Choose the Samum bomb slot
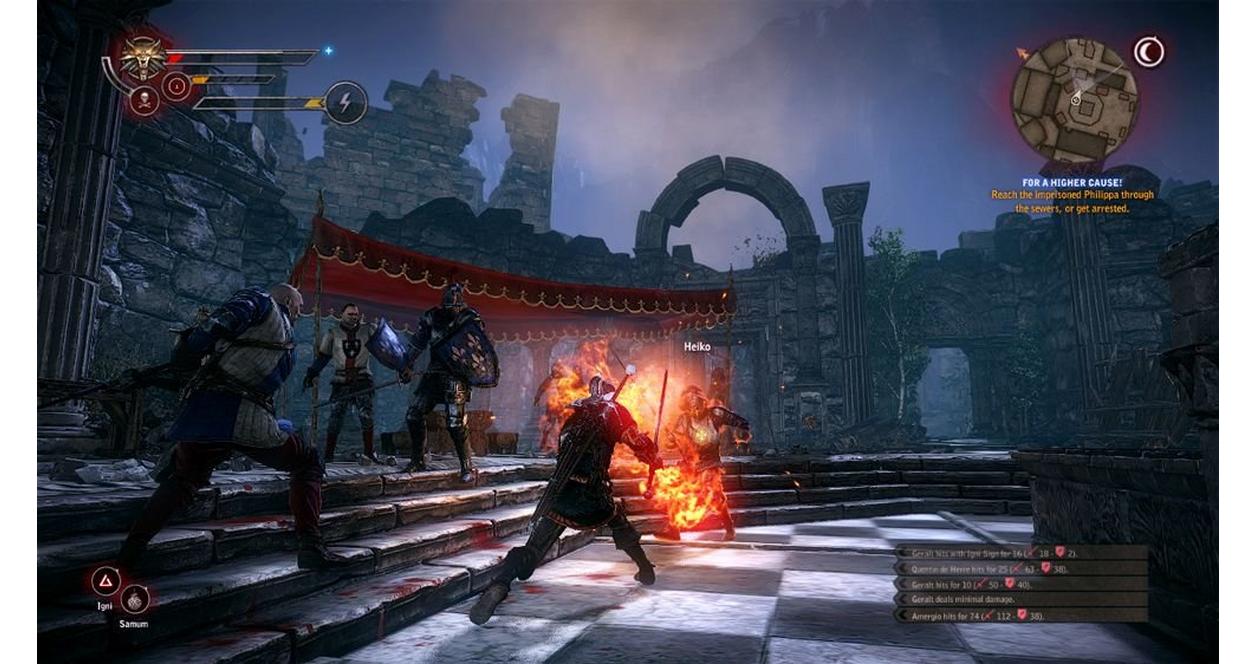 135,599
